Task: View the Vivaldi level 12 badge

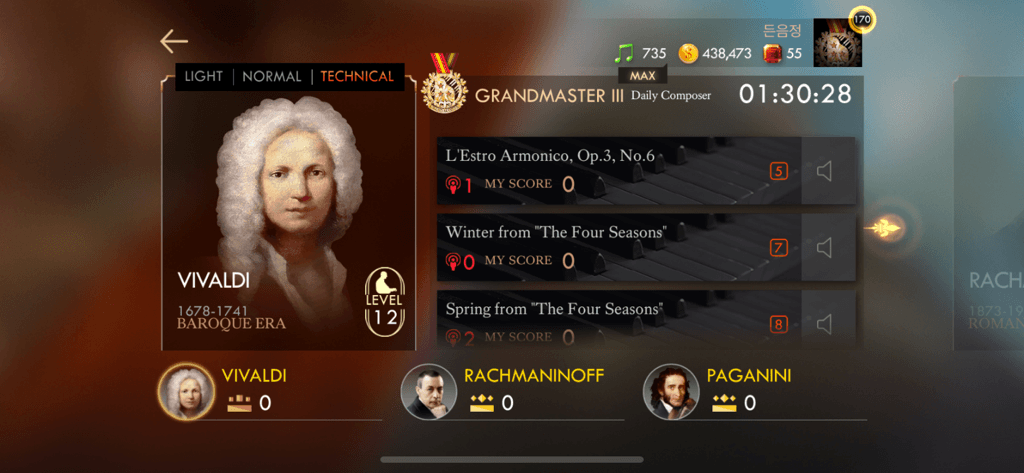Action: pyautogui.click(x=385, y=299)
